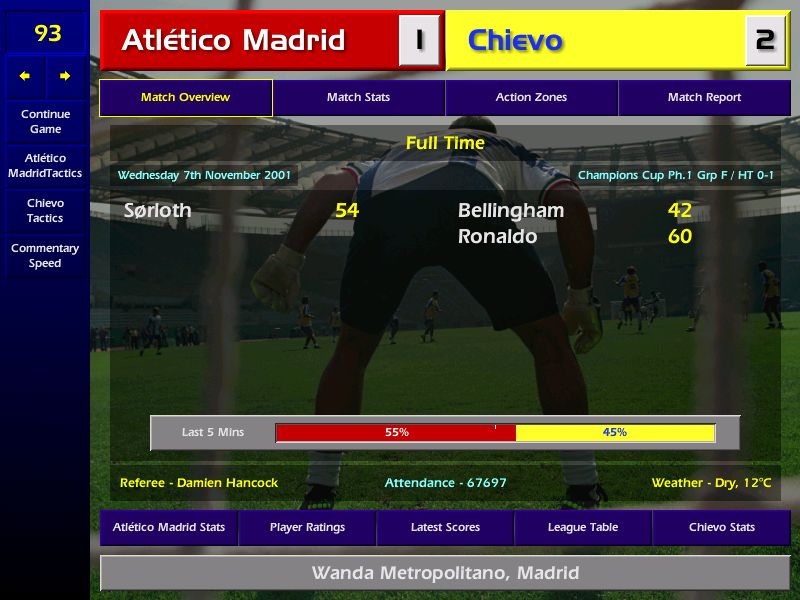This screenshot has width=800, height=600.
Task: Show the Action Zones tab
Action: point(531,97)
